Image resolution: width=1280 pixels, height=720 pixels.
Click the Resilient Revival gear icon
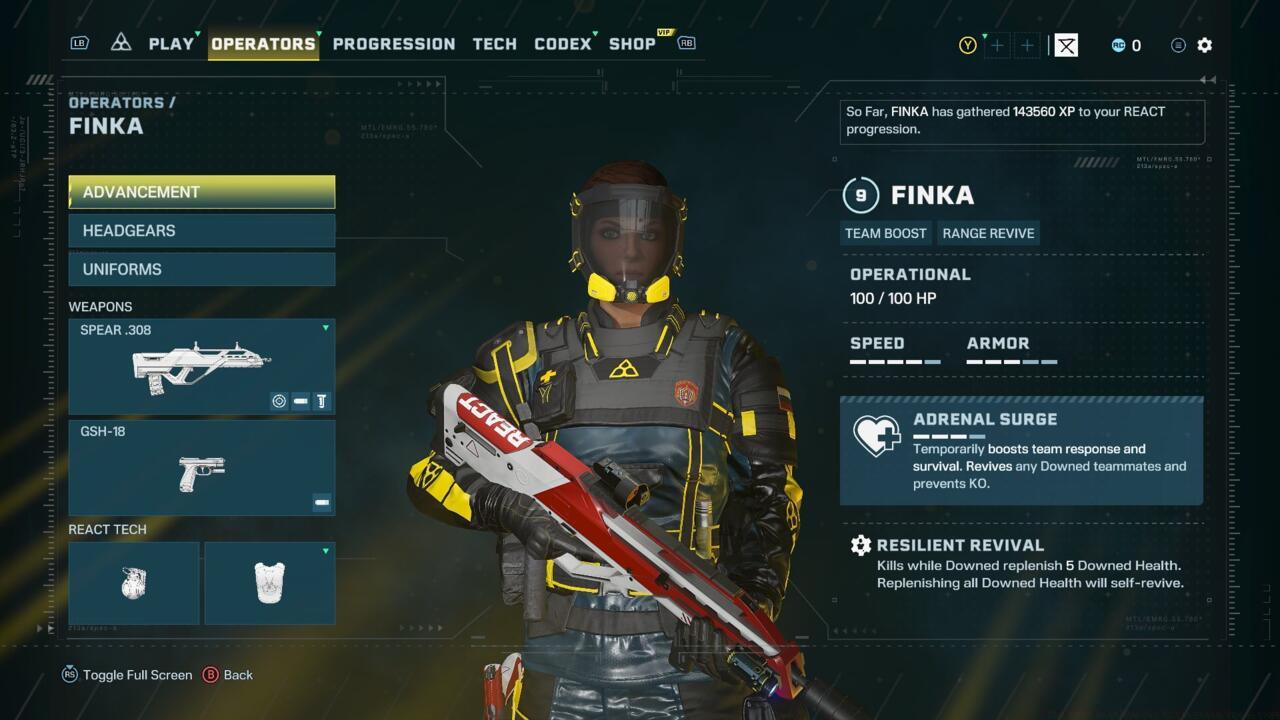click(862, 545)
